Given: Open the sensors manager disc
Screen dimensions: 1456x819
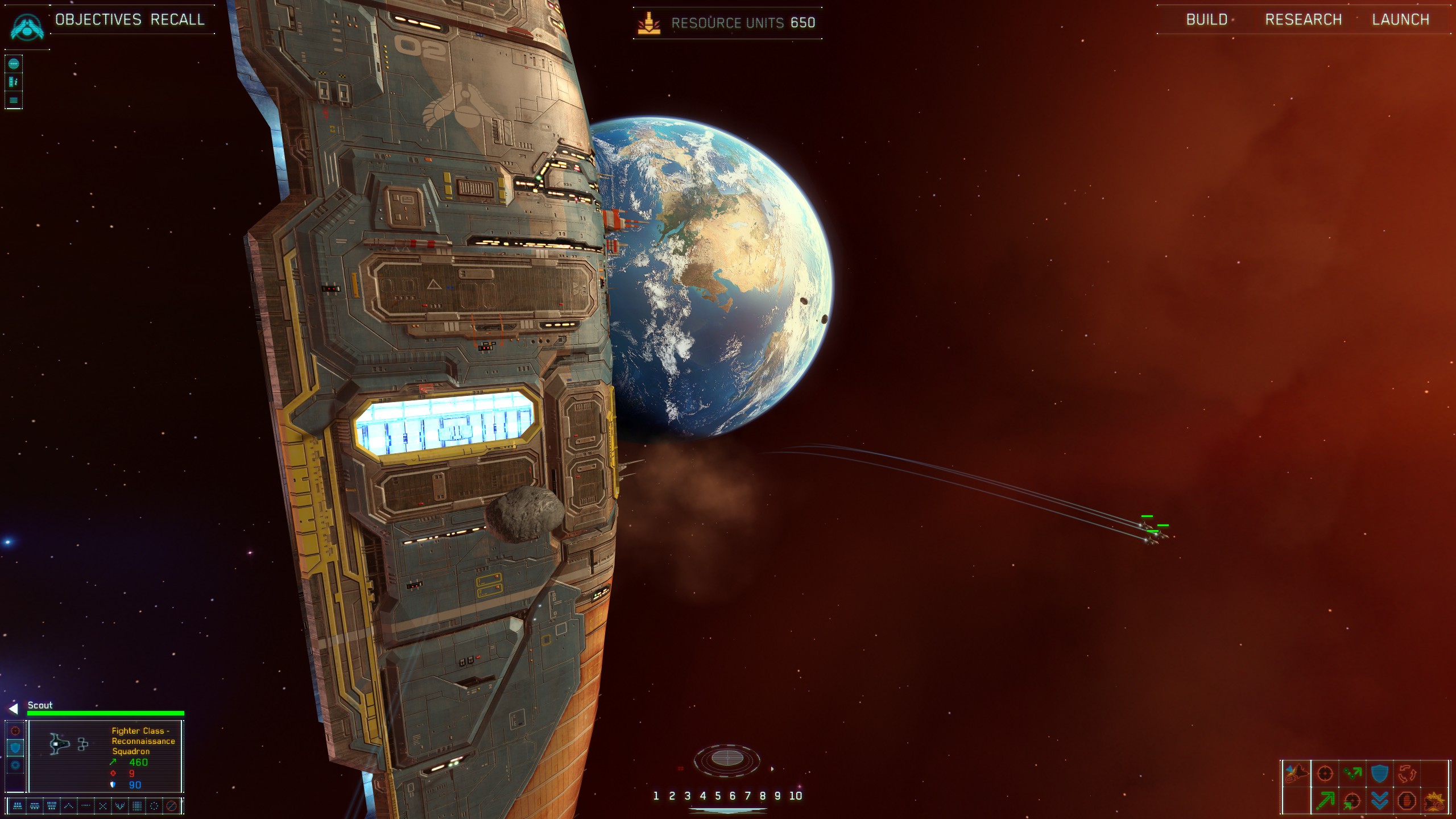Looking at the screenshot, I should point(727,758).
